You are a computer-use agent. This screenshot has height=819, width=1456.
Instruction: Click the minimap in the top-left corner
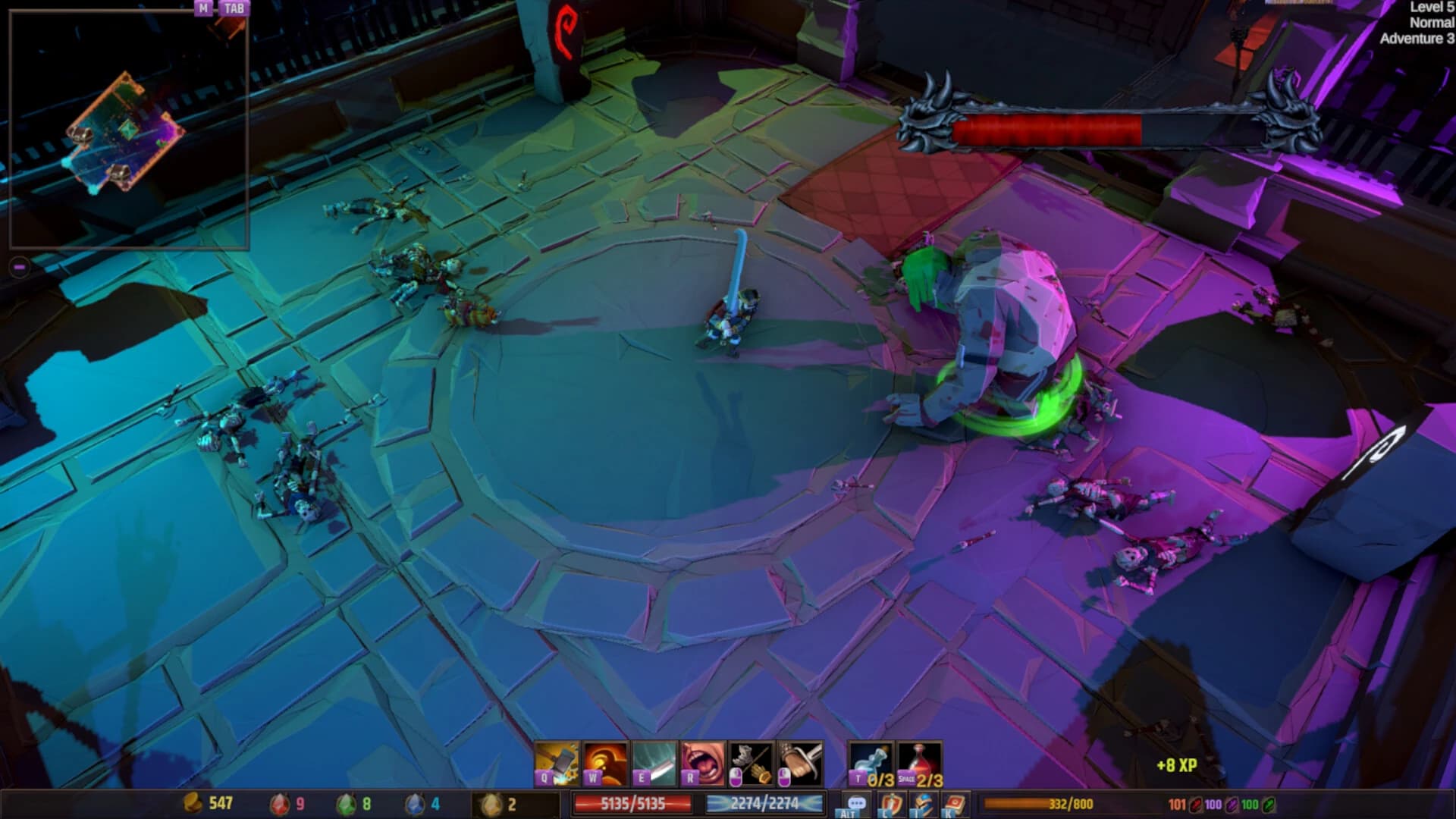[x=129, y=129]
